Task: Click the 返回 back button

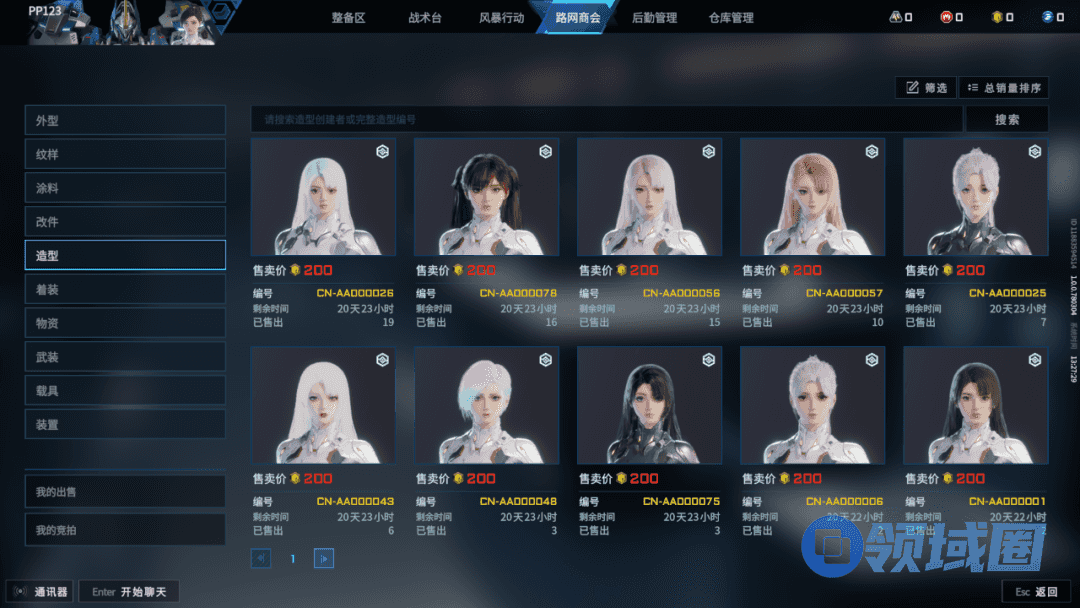Action: tap(1036, 592)
